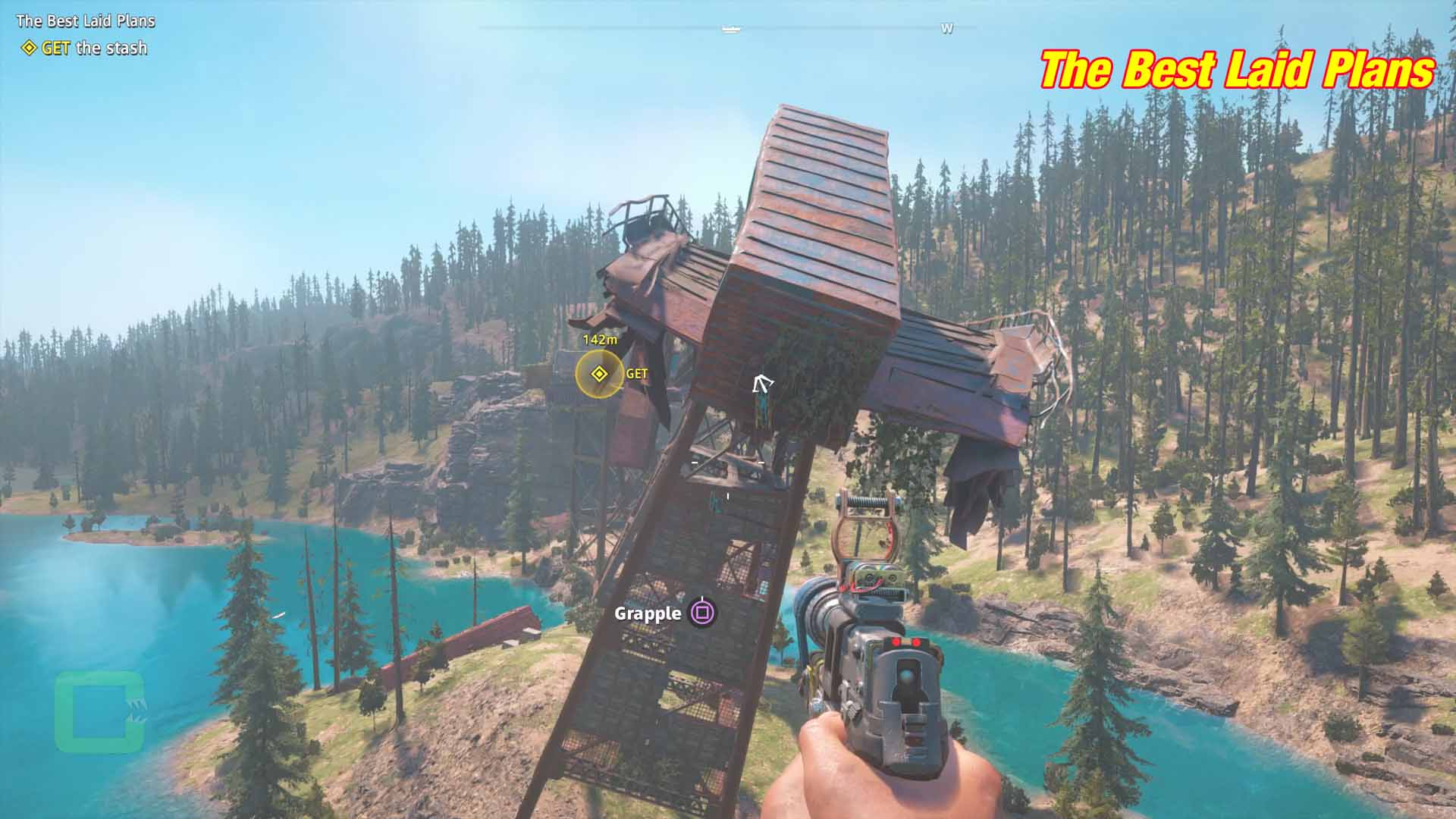Screen dimensions: 1456x819
Task: Select the GET stash objective tracker
Action: point(85,49)
